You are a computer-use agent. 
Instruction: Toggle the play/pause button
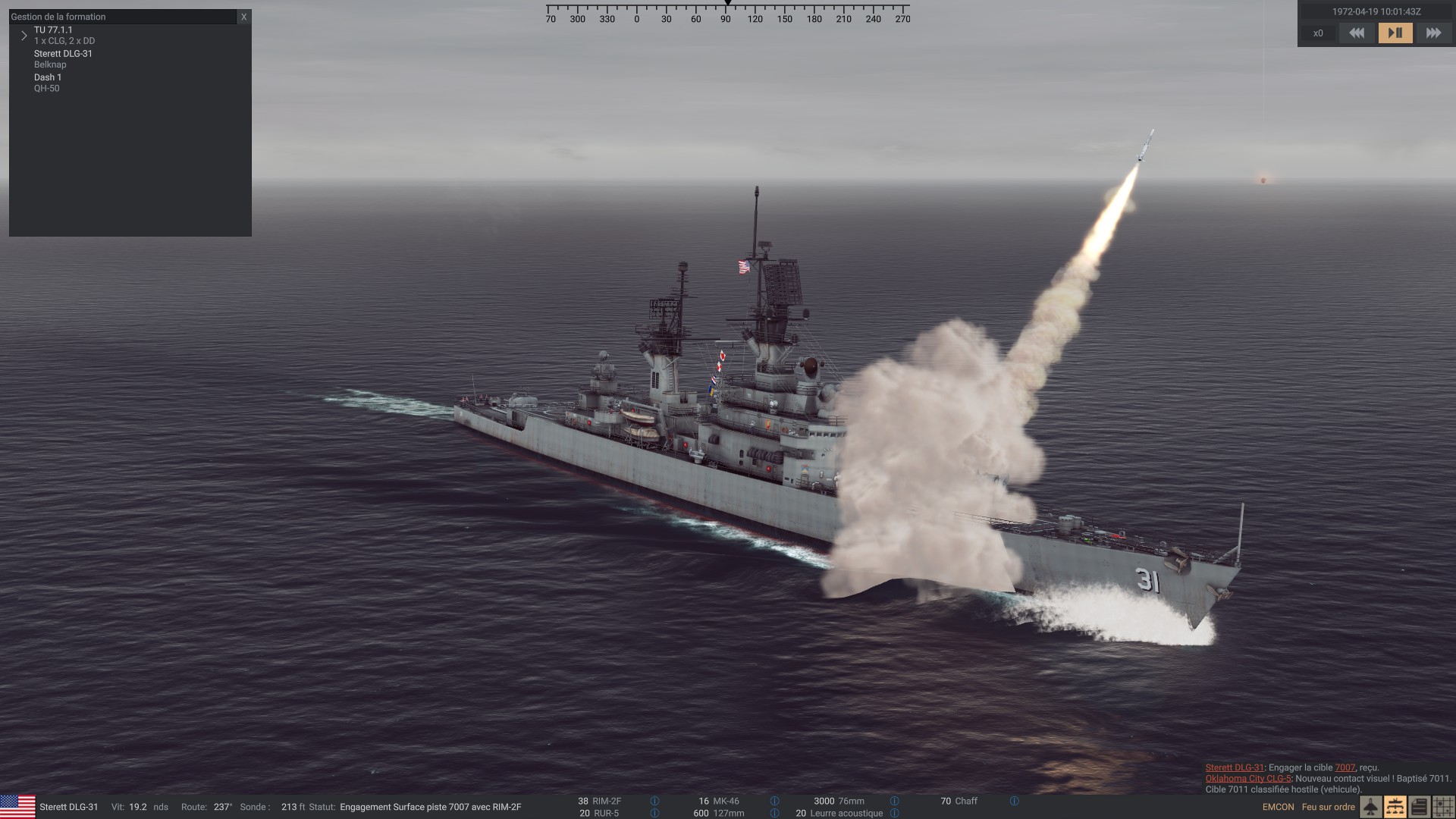[1395, 33]
